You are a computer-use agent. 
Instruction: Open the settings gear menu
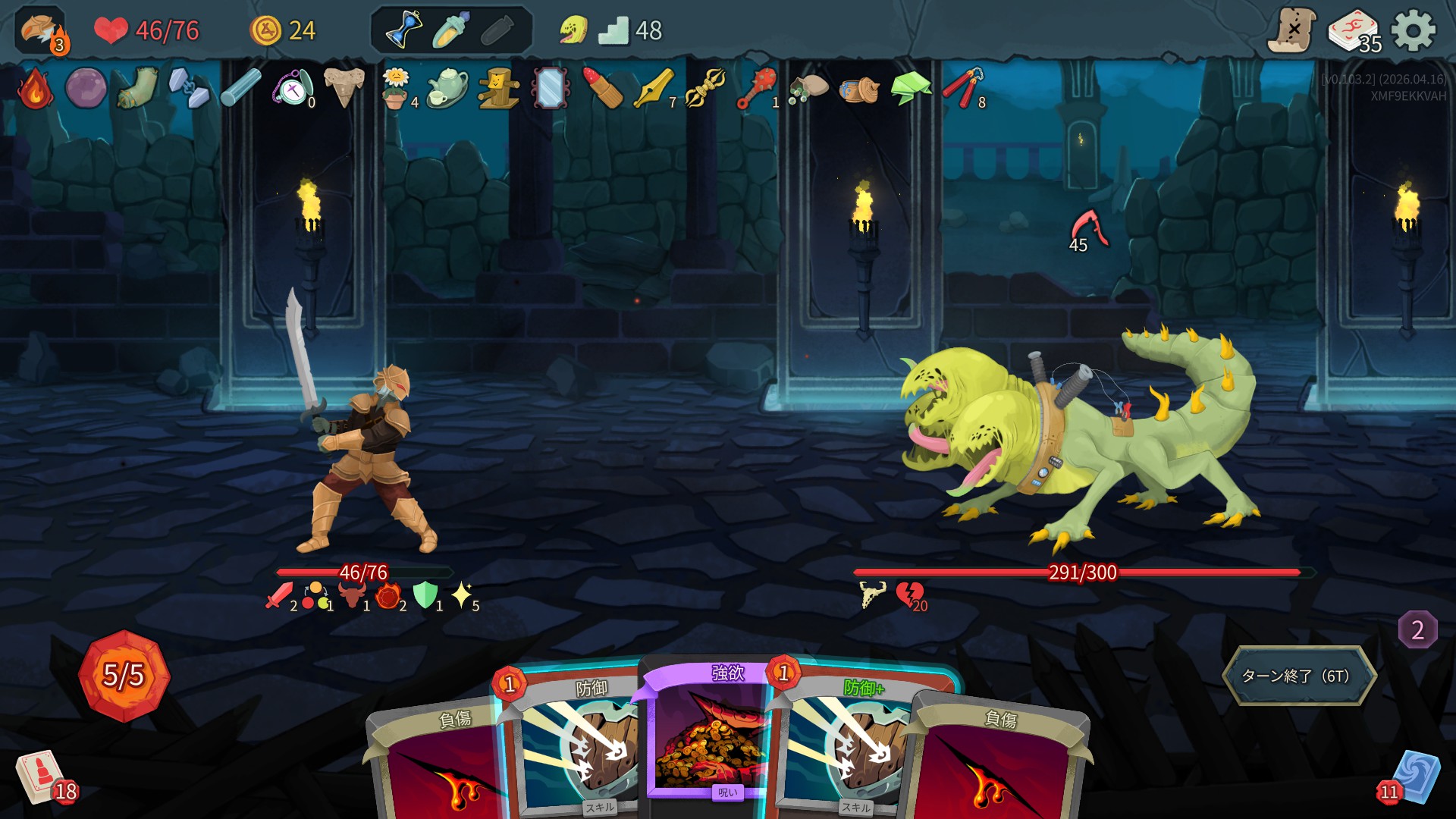[x=1414, y=31]
